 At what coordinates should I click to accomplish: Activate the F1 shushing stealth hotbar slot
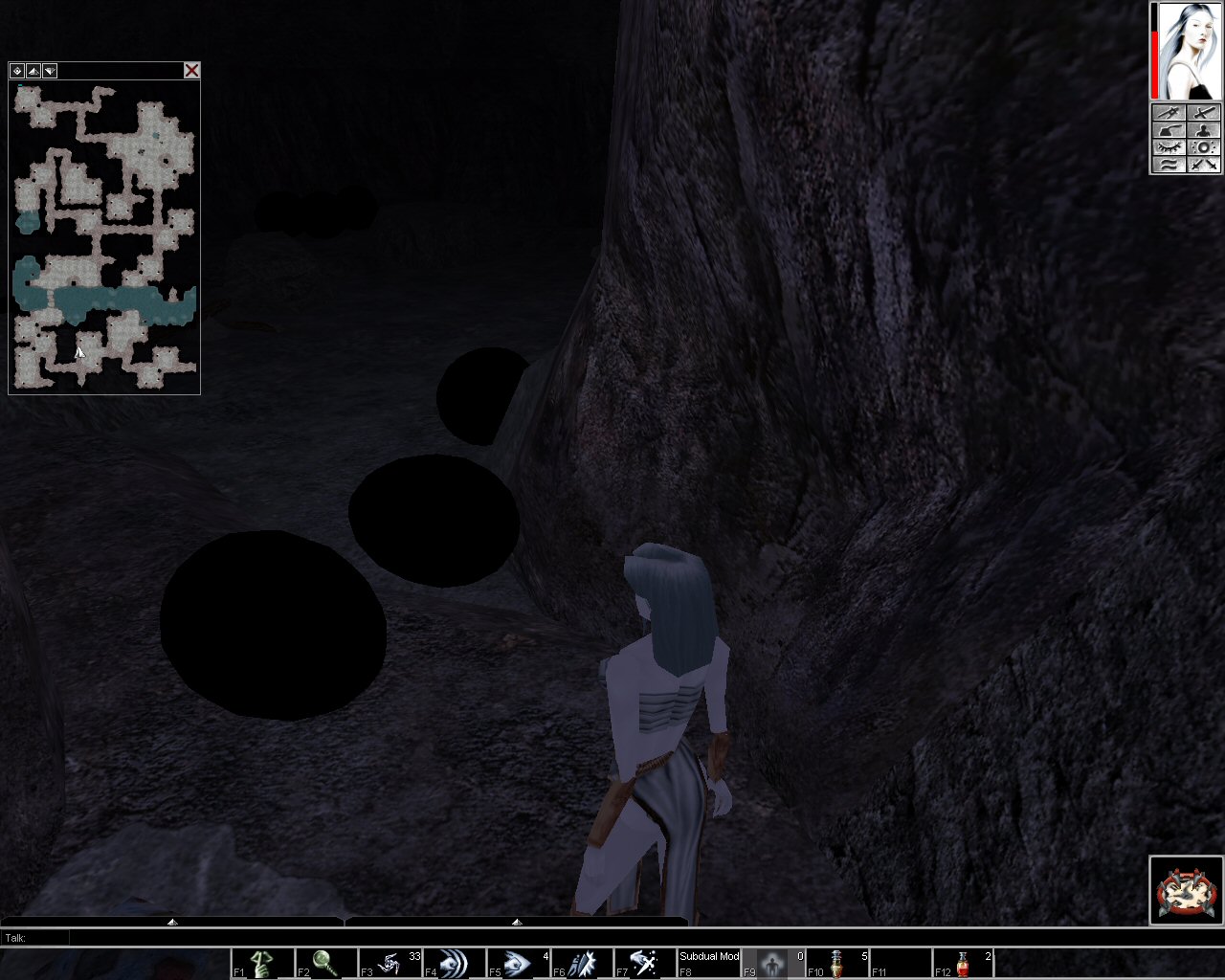[262, 963]
